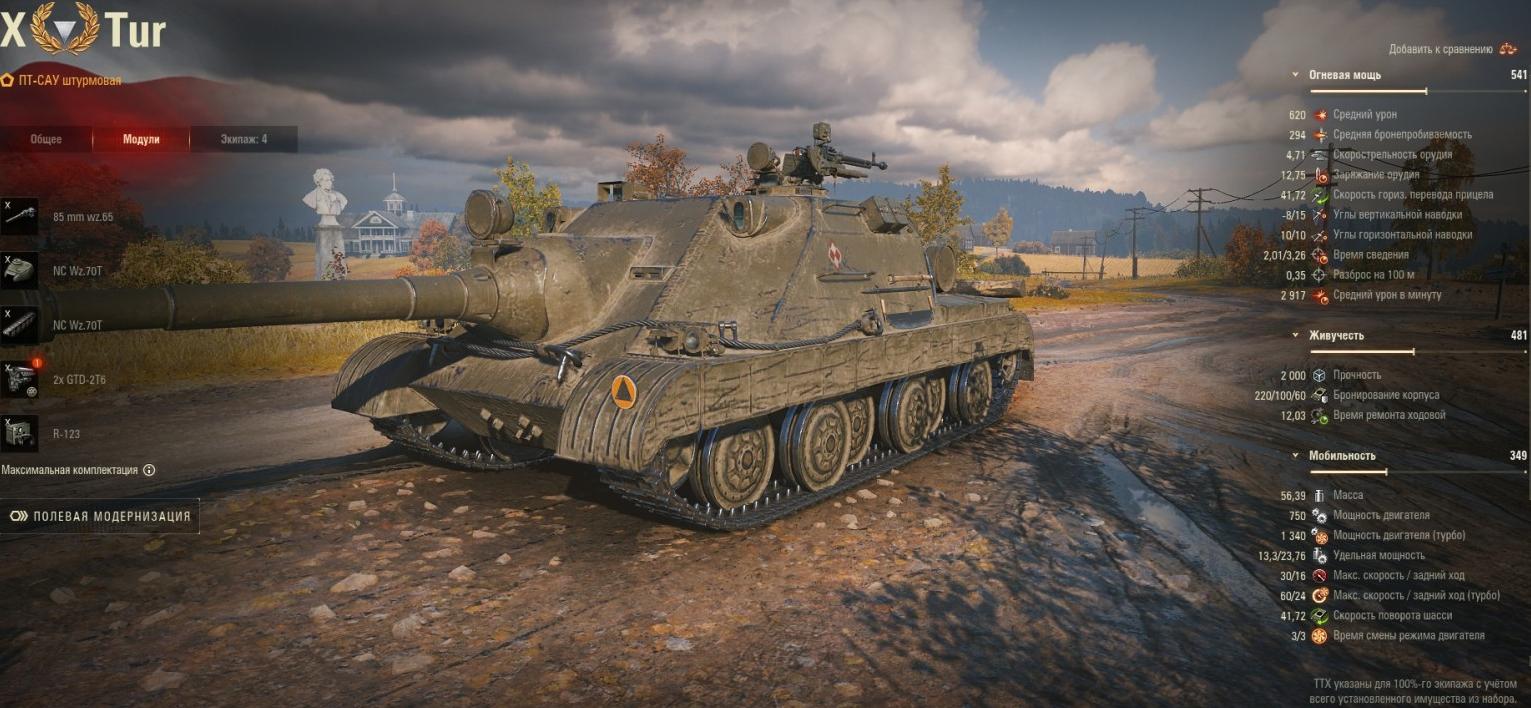
Task: Show info for Максимальная комплектация
Action: (149, 470)
